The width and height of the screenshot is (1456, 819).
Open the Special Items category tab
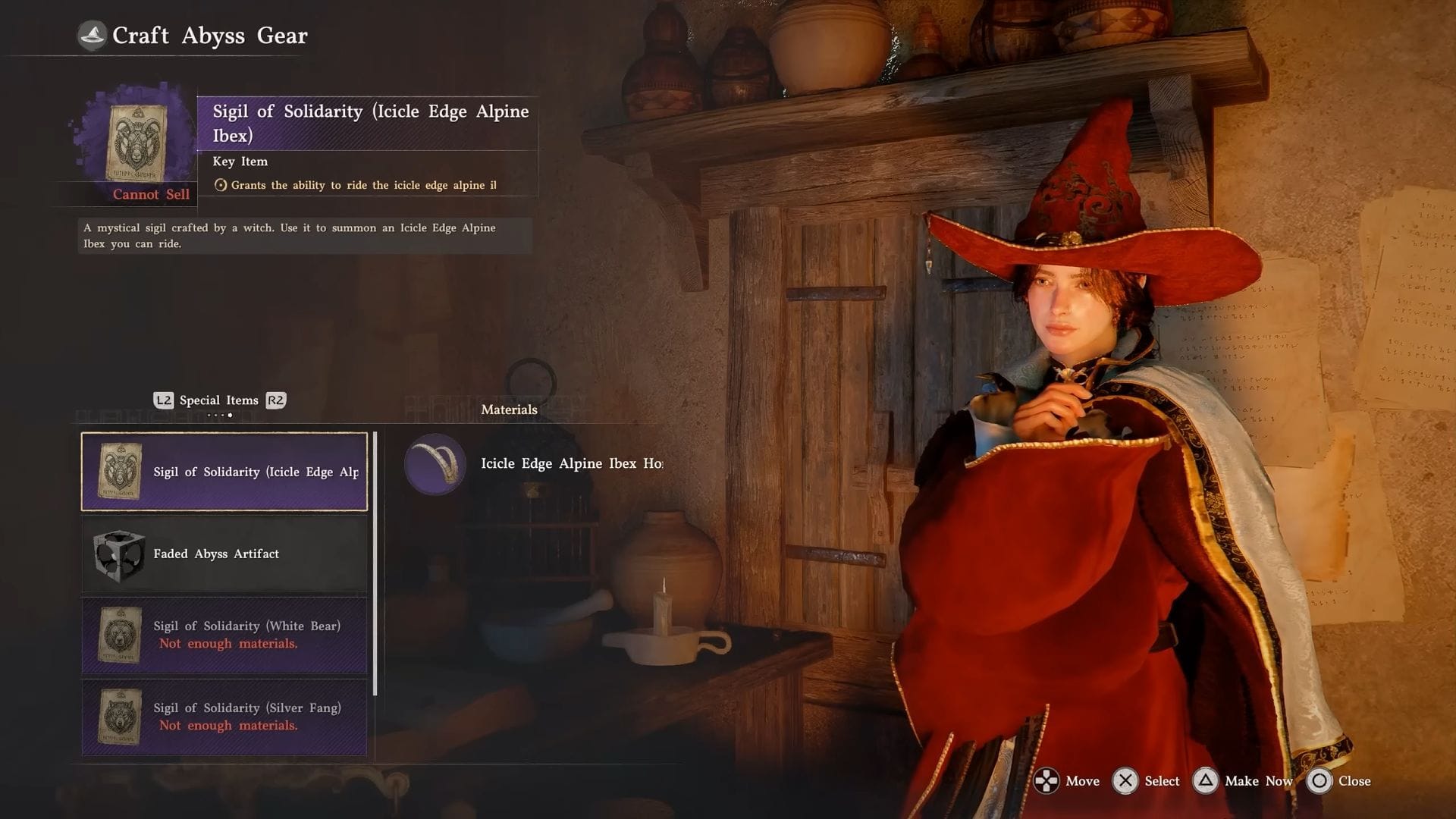[x=219, y=400]
